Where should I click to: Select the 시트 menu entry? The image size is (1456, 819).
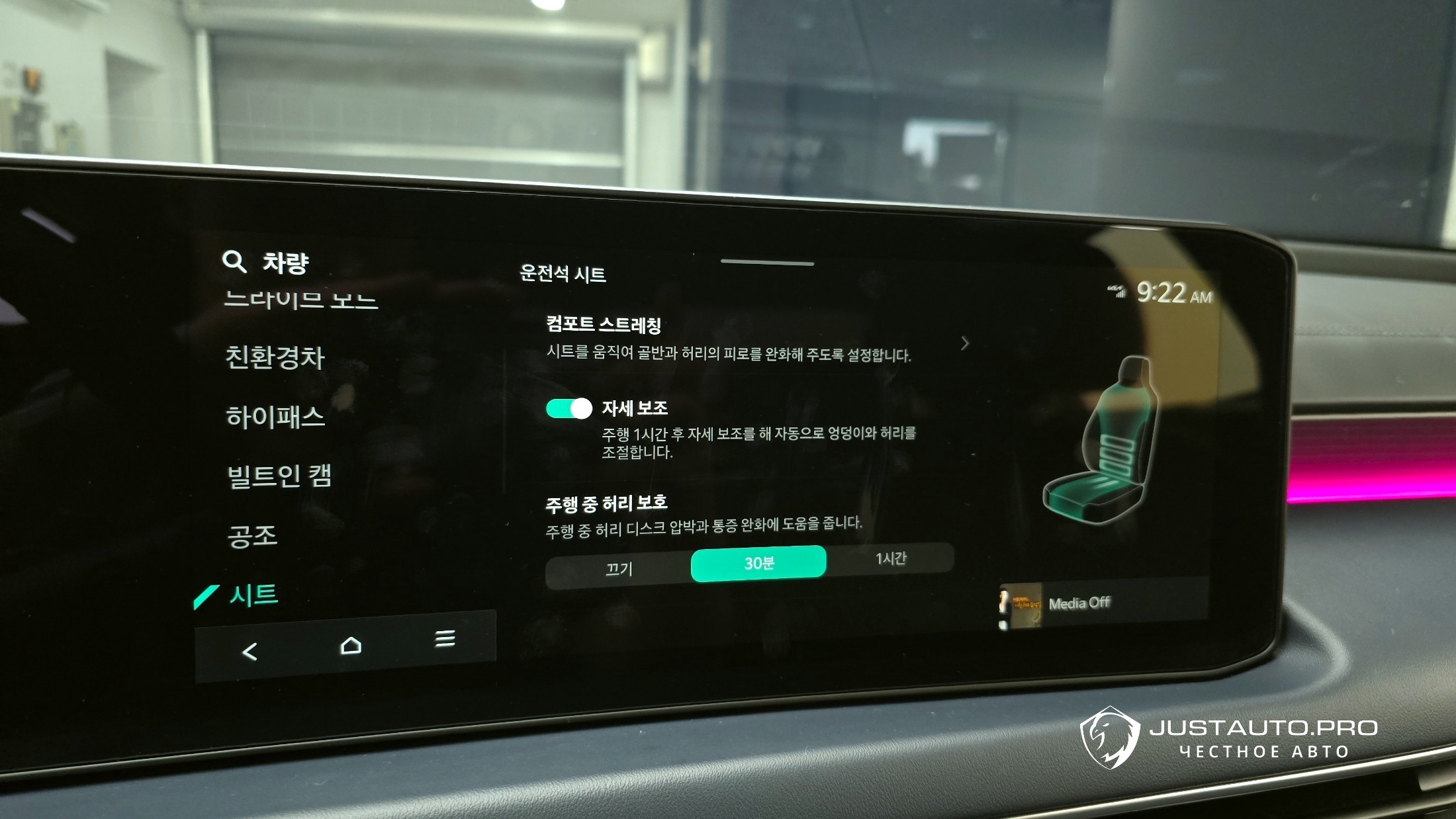[x=253, y=595]
